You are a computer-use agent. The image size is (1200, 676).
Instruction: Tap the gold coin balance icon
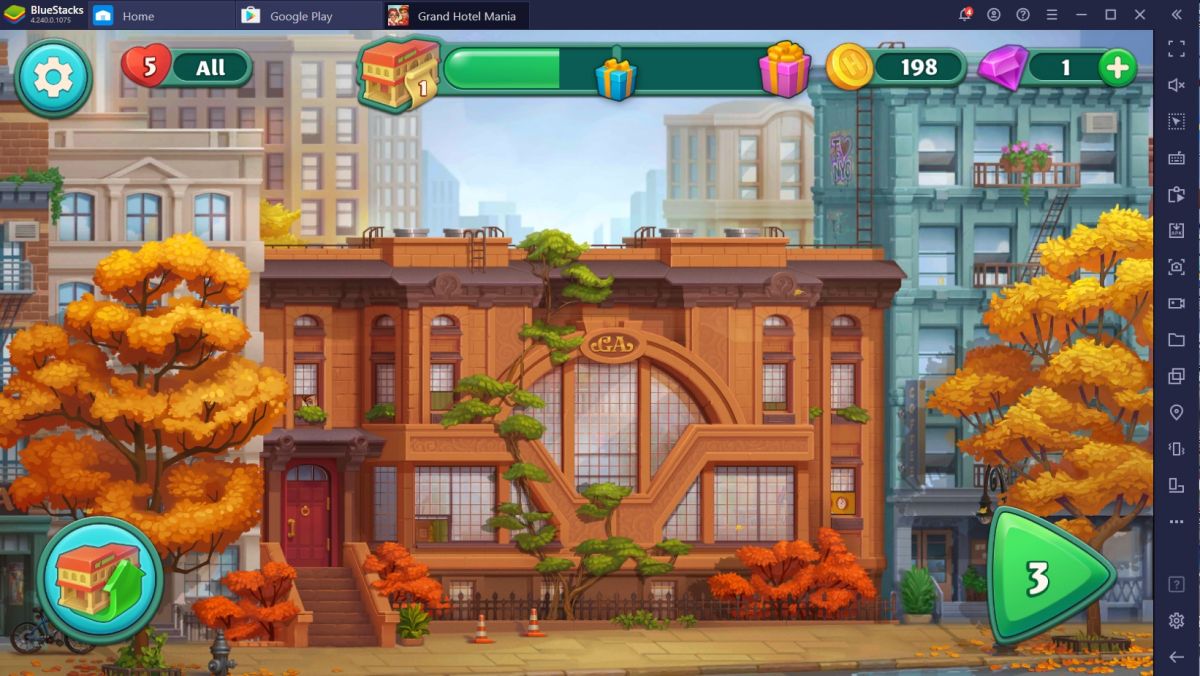coord(849,67)
